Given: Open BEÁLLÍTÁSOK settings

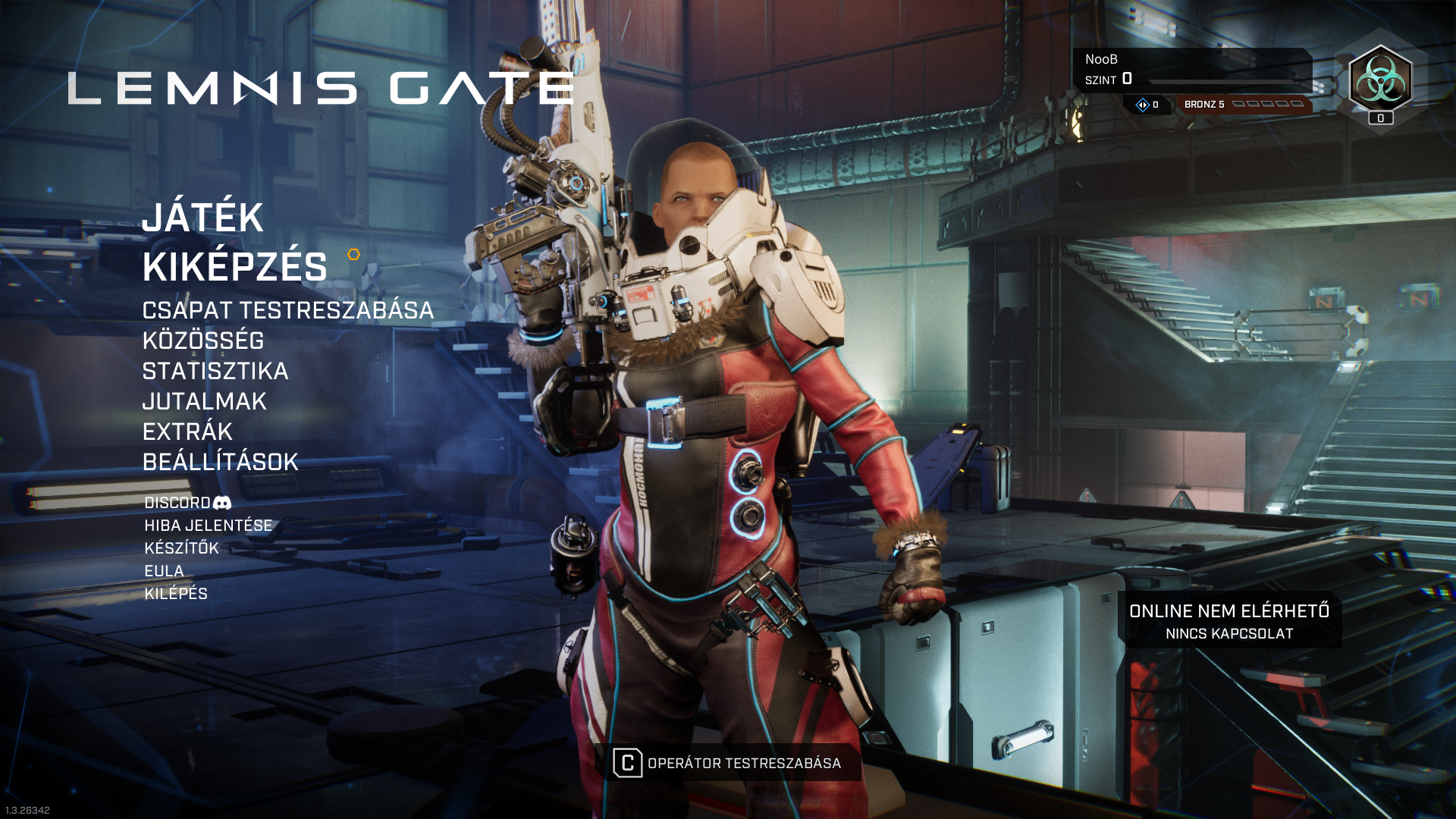Looking at the screenshot, I should (x=220, y=463).
